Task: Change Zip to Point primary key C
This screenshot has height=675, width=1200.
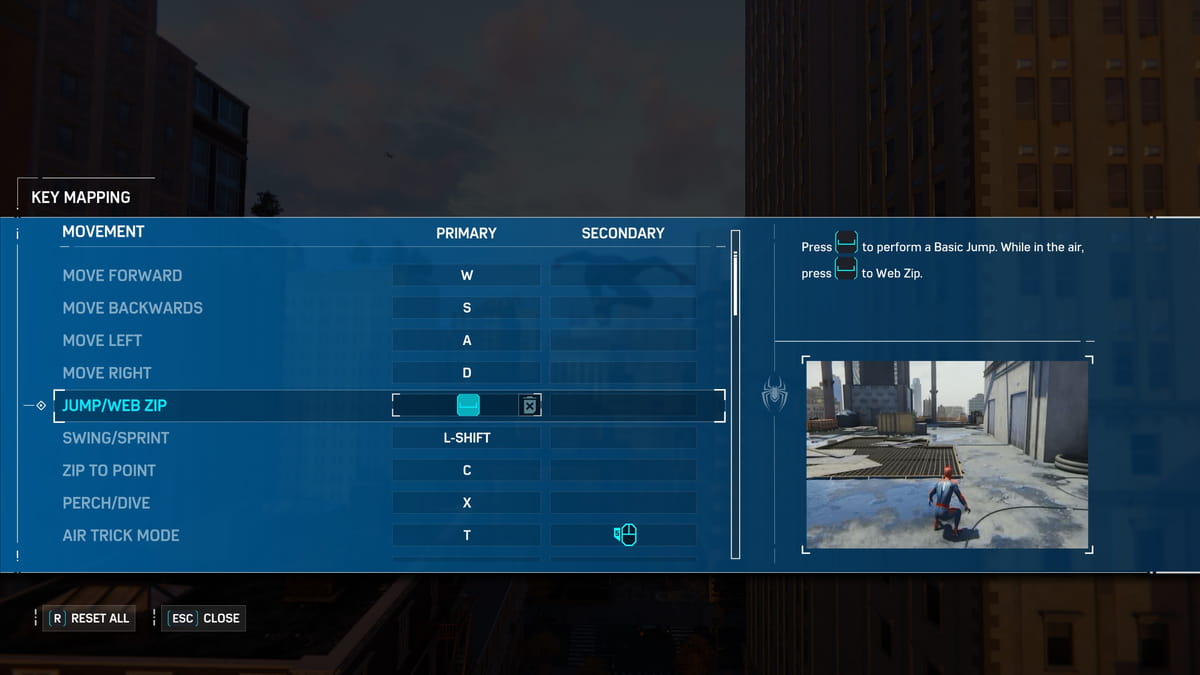Action: pos(466,470)
